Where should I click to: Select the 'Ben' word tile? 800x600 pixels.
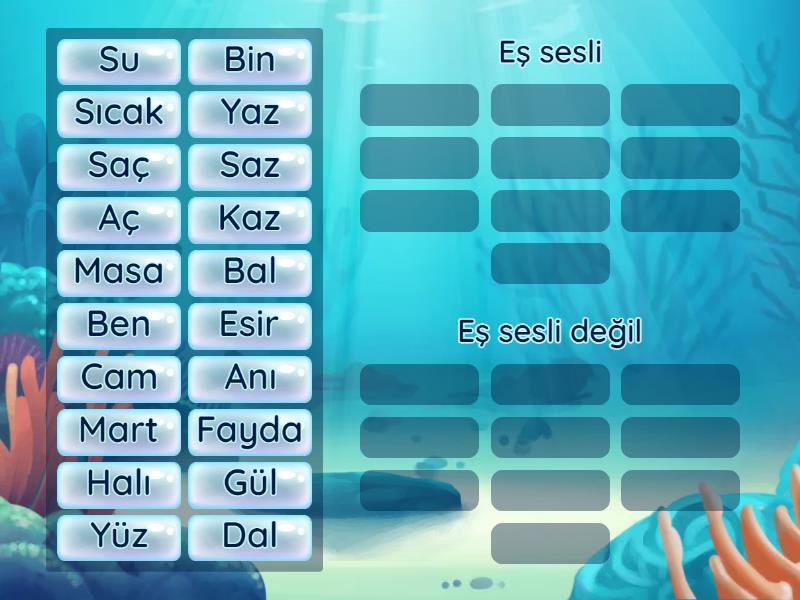(119, 326)
